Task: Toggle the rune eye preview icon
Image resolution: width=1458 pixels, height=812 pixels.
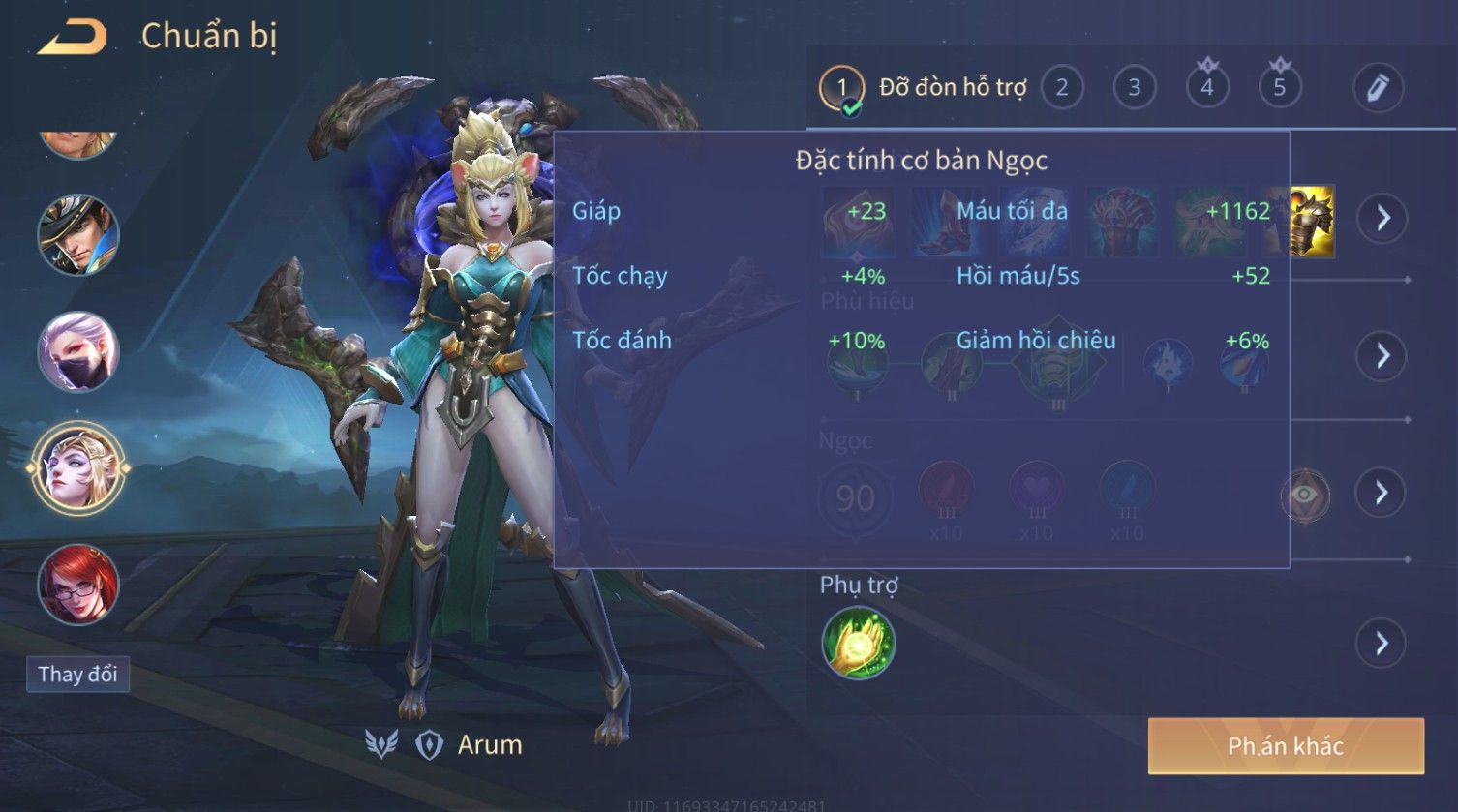Action: [x=1305, y=496]
